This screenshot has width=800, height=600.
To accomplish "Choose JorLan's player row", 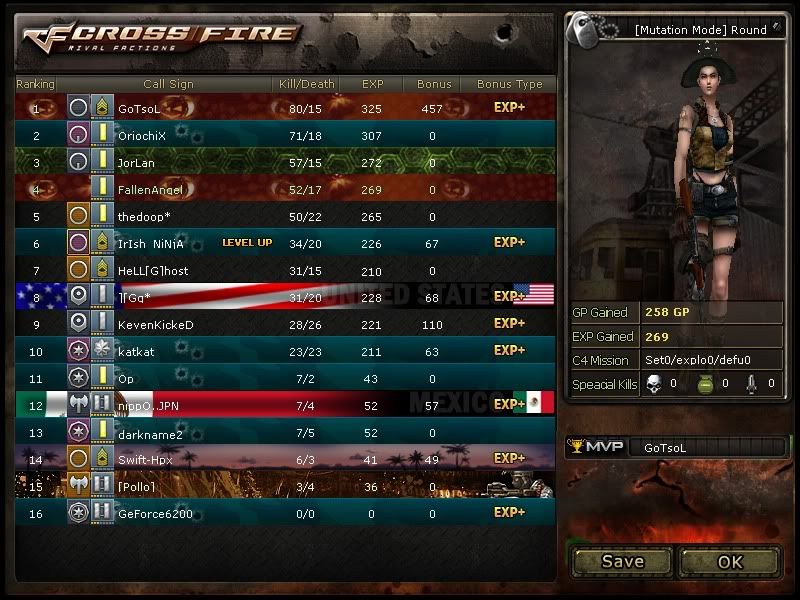I will tap(285, 162).
